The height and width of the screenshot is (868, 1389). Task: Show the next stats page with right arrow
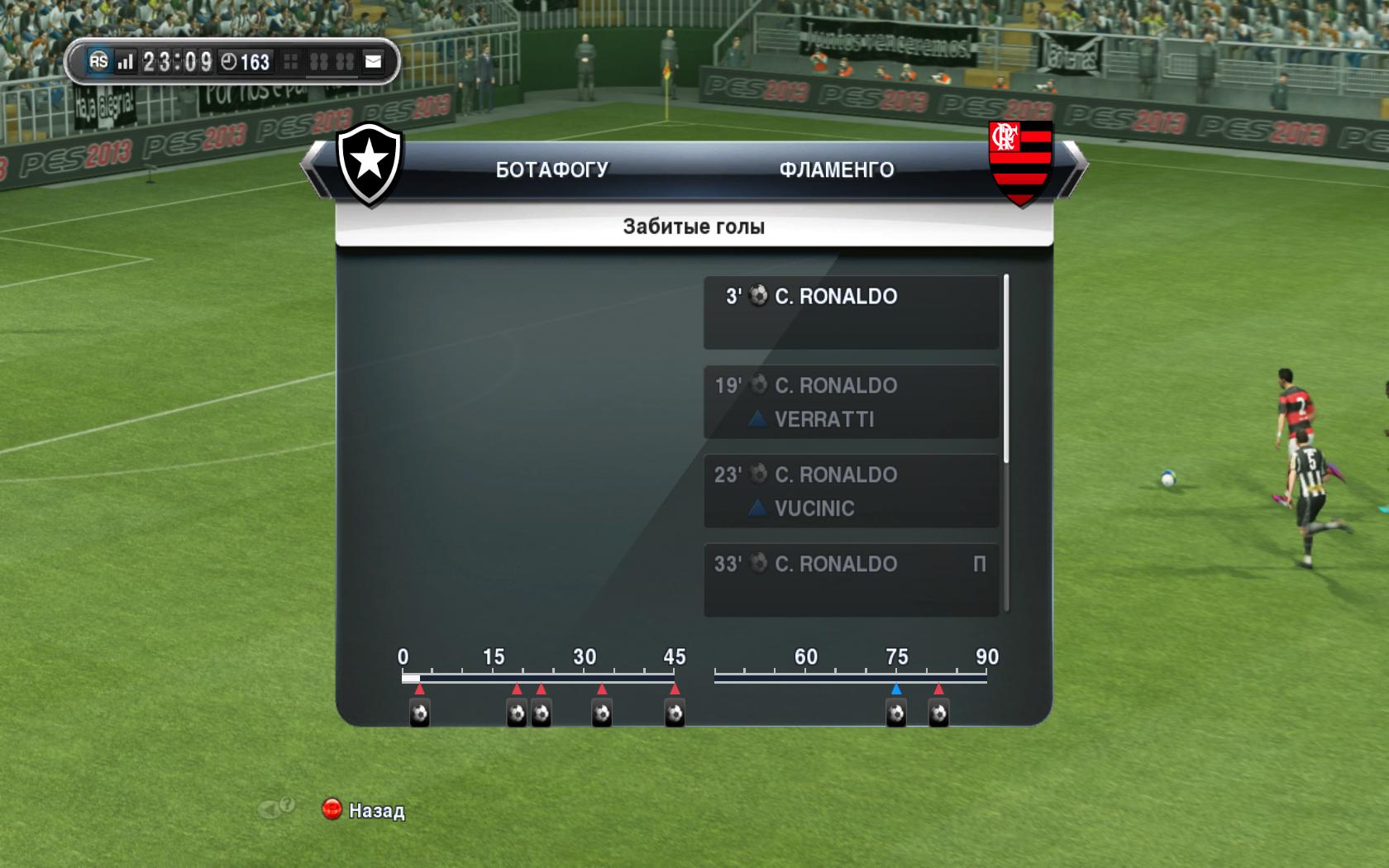tap(1076, 168)
